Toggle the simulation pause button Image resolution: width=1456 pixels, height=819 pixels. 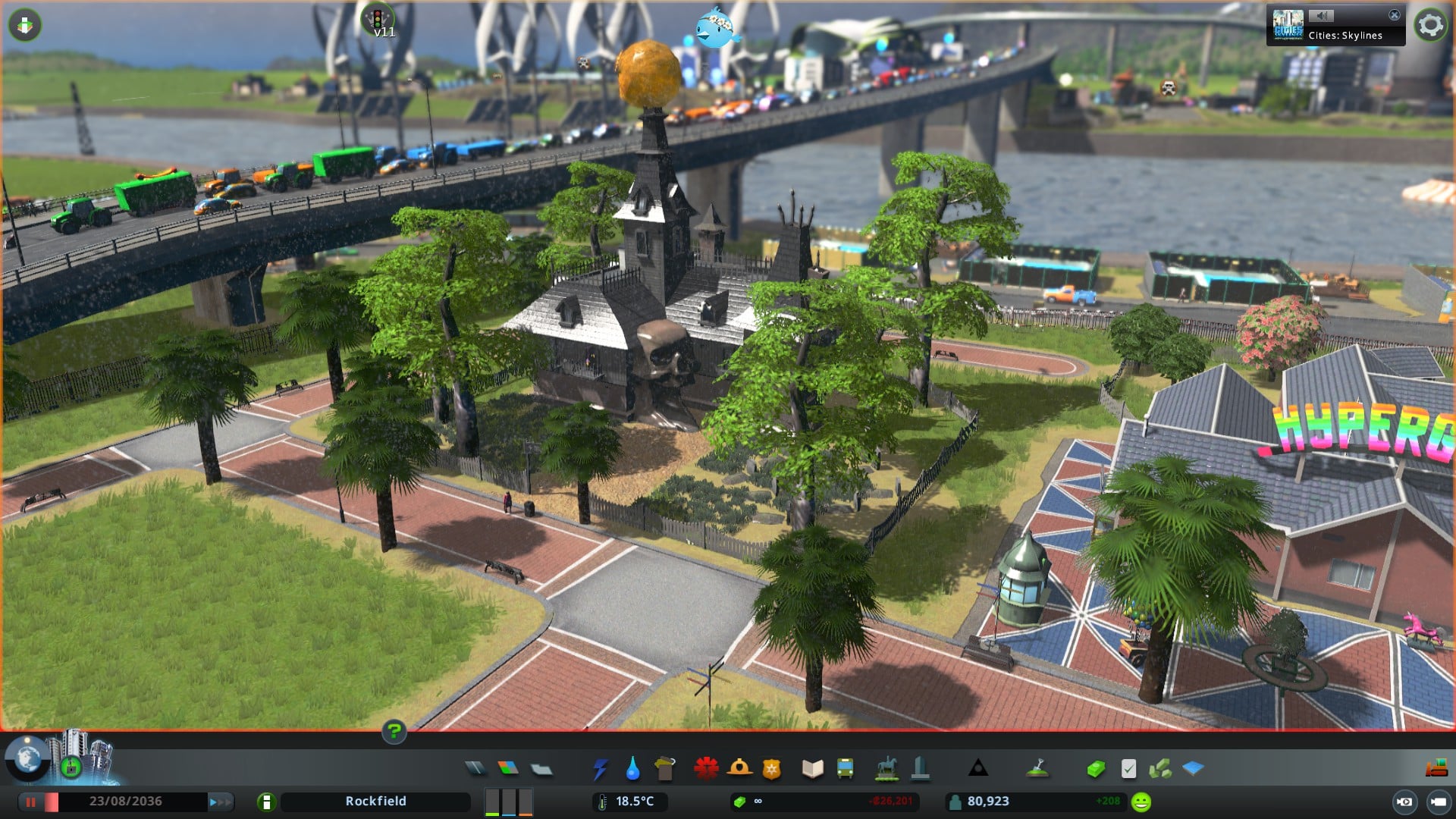[31, 802]
